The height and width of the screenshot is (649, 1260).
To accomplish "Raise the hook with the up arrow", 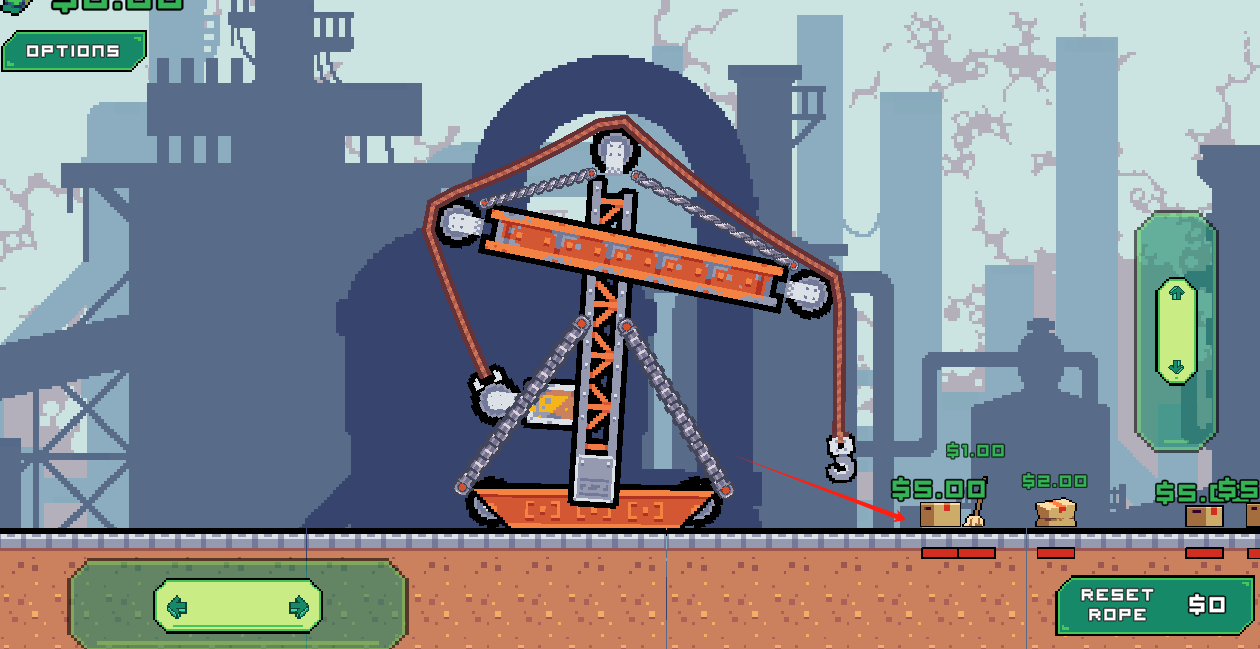I will pos(1176,293).
